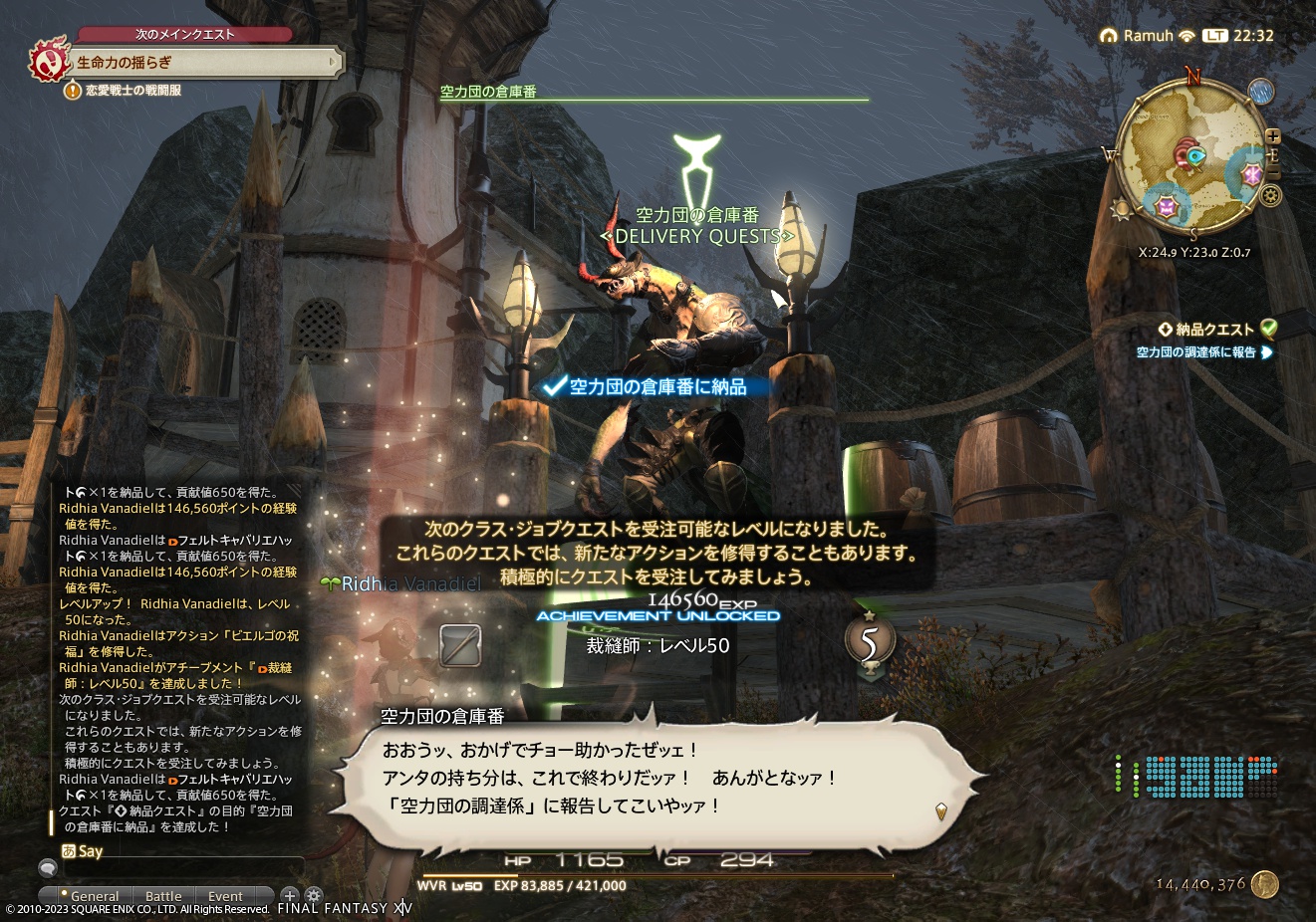
Task: Open minimap settings via the gear icon
Action: pos(1269,195)
